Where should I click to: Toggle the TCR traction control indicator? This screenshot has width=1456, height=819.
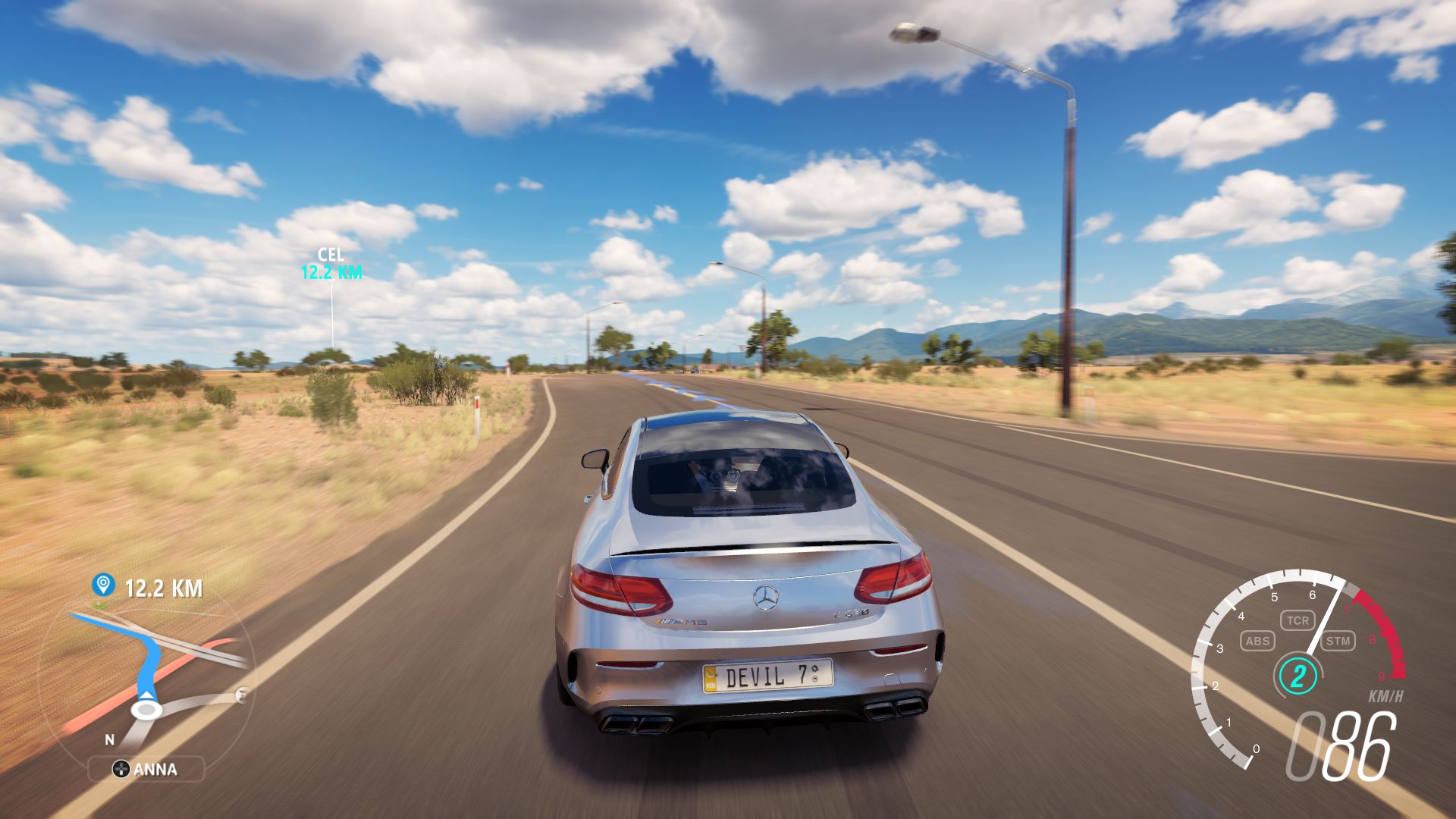1299,620
